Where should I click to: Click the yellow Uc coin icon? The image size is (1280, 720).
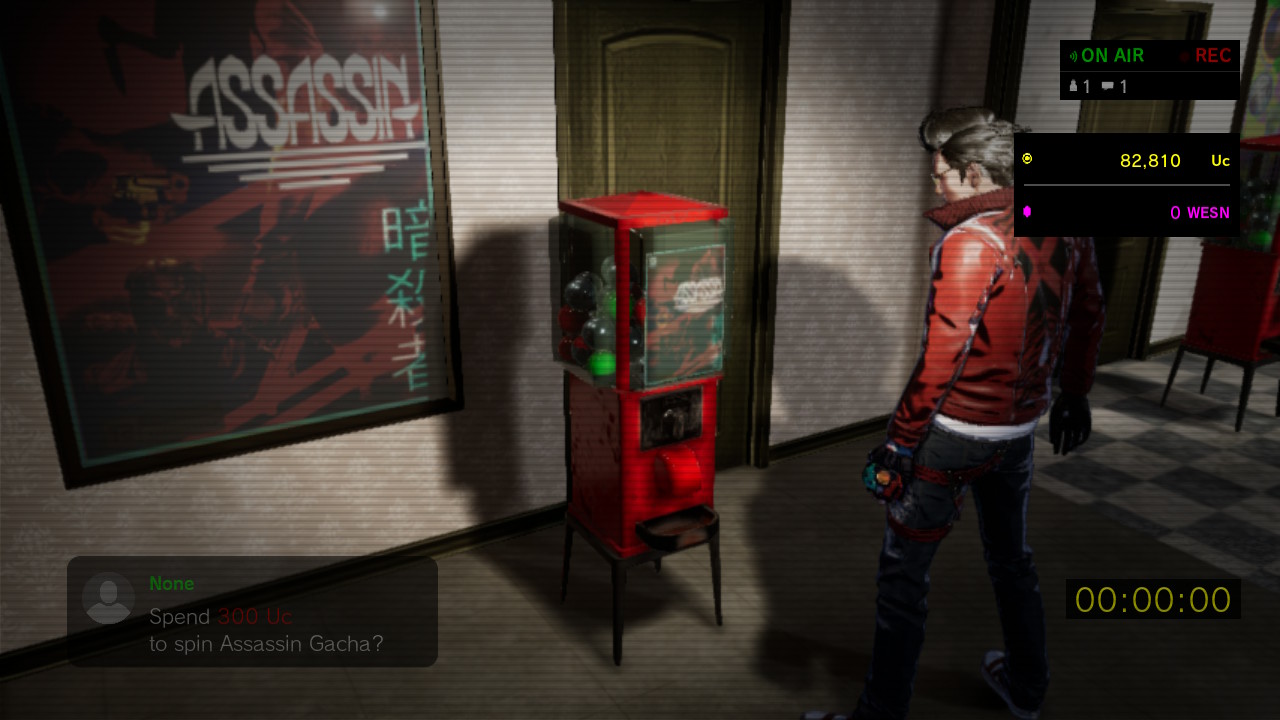pyautogui.click(x=1026, y=158)
